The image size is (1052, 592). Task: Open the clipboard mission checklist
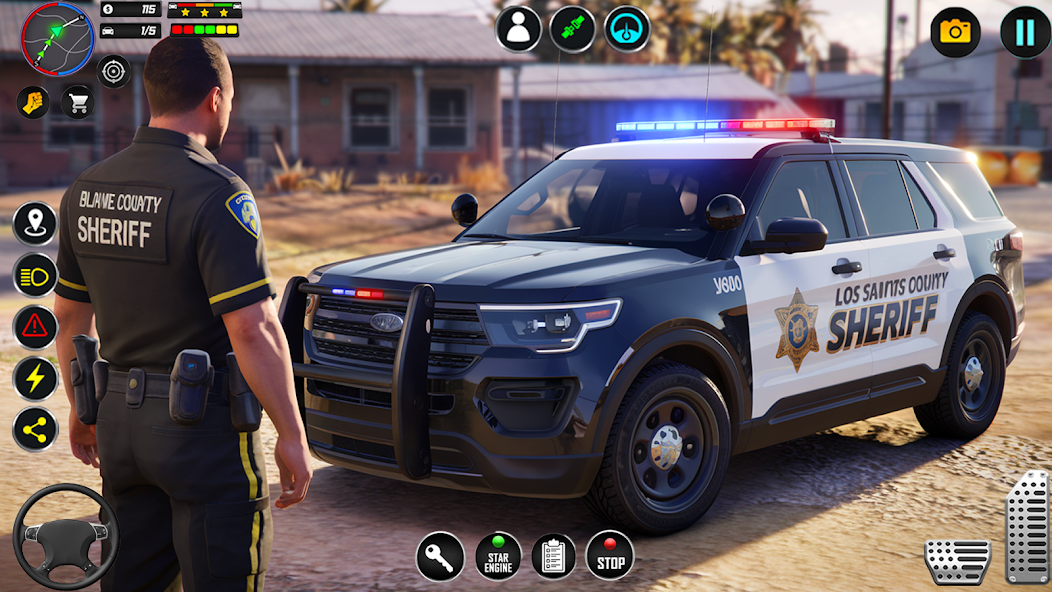point(554,556)
